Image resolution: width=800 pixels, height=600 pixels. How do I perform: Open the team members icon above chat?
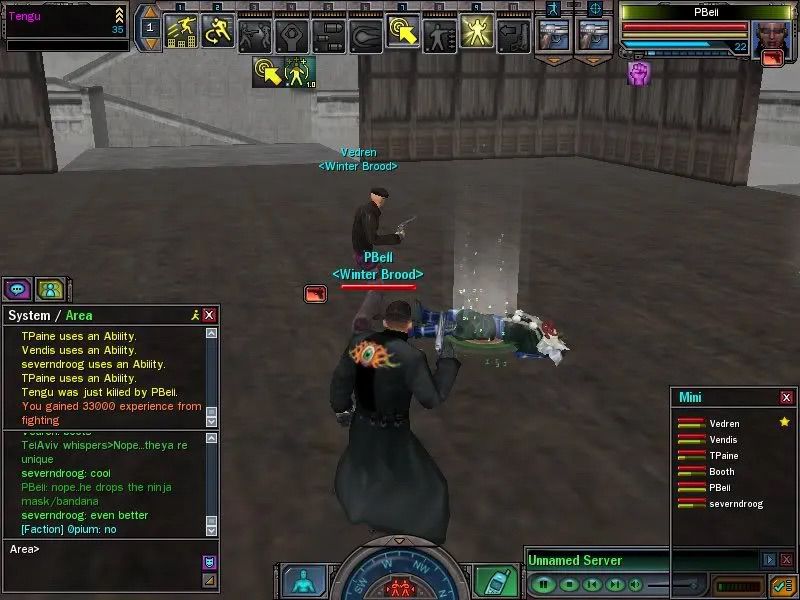coord(49,289)
